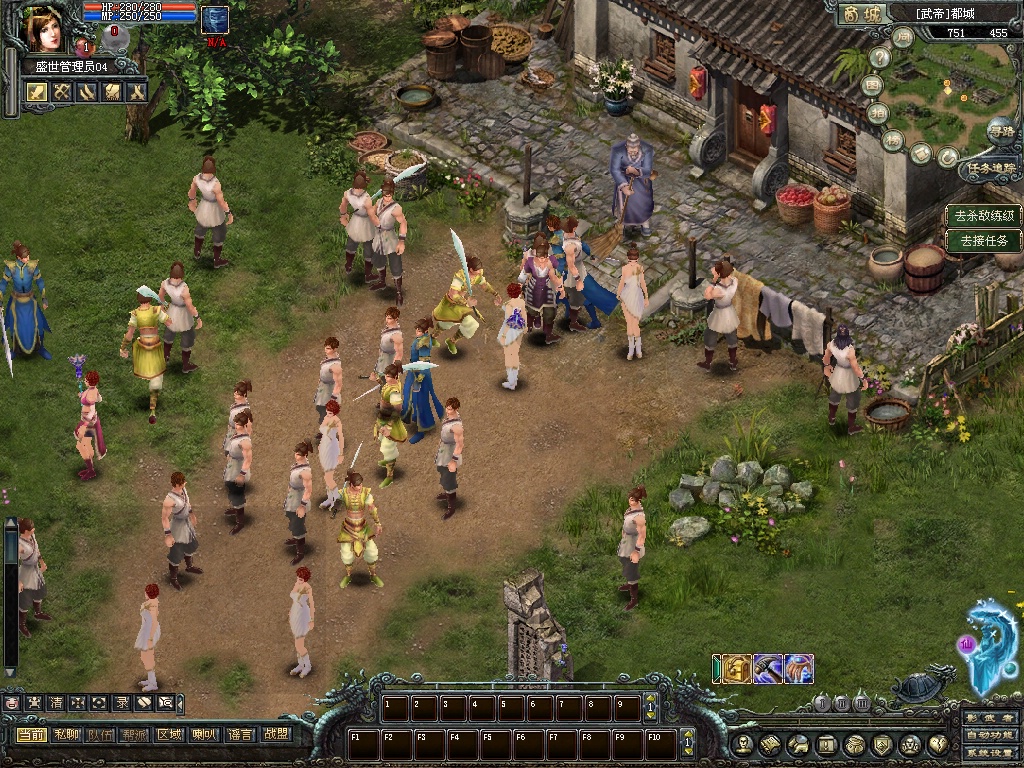Open 系统设置 system settings
Viewport: 1024px width, 768px height.
click(x=991, y=752)
